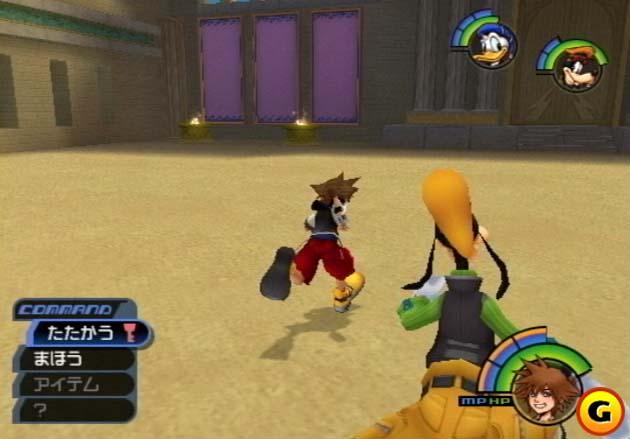
Task: Open the アイテム item command
Action: coord(70,384)
